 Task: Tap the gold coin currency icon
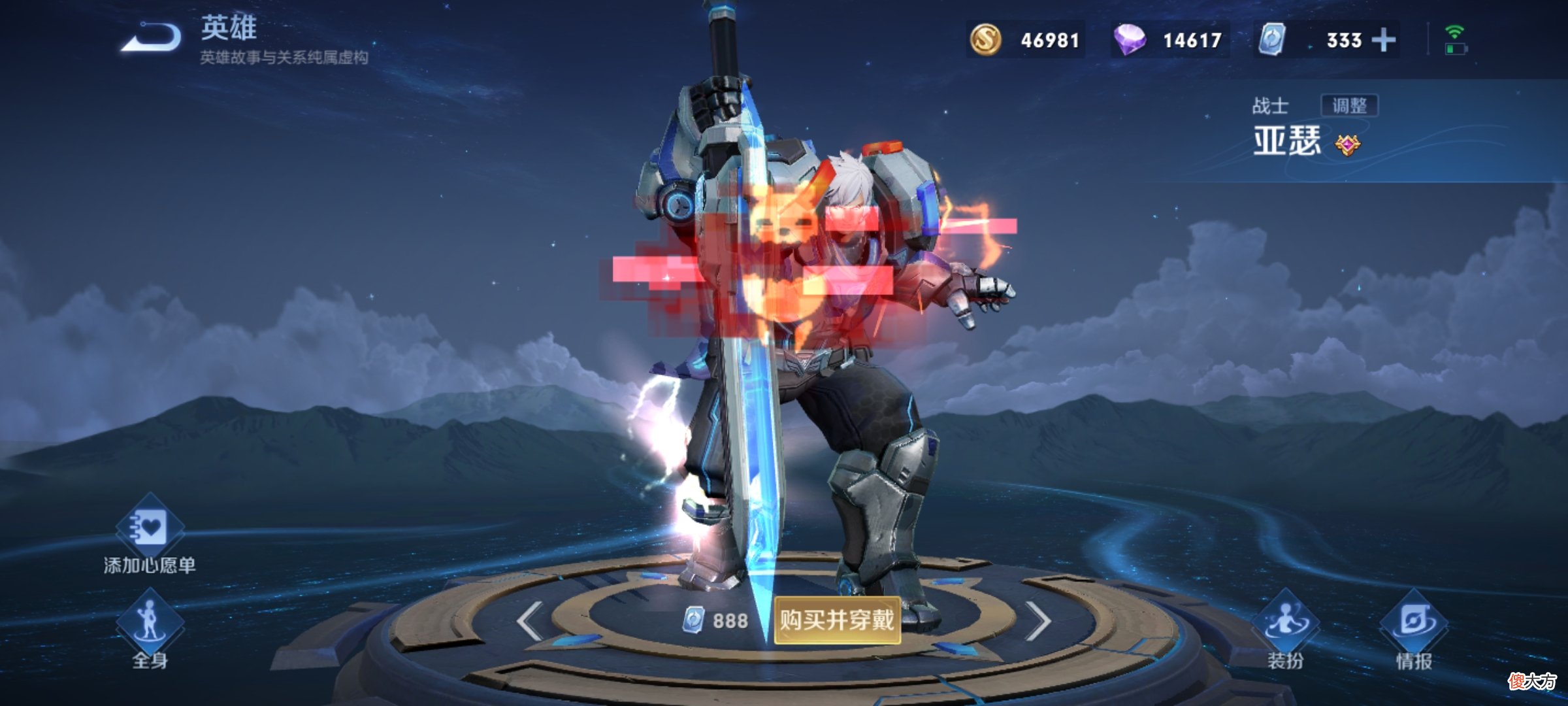coord(985,40)
